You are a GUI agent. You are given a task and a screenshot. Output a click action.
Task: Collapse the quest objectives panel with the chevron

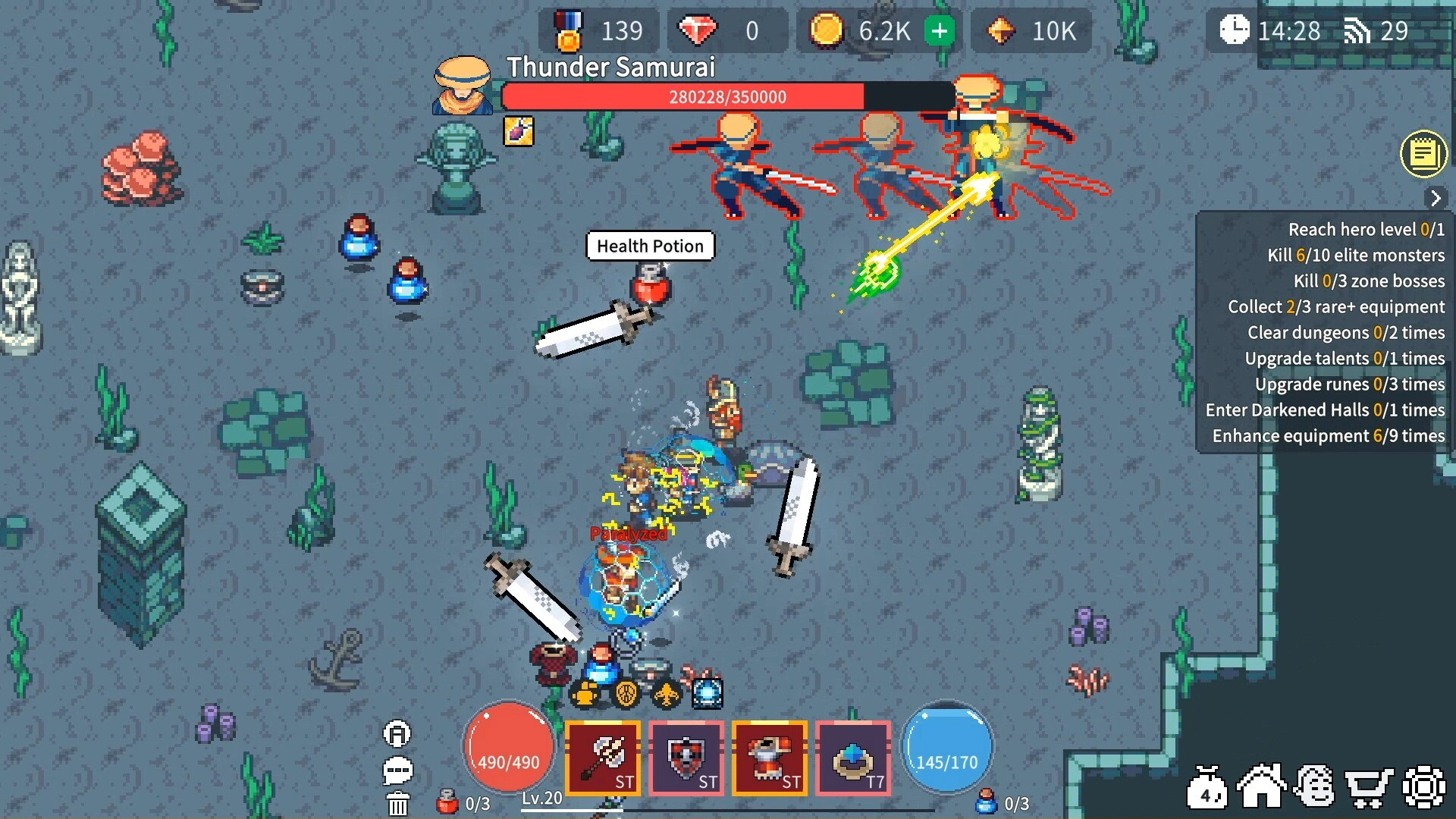click(1437, 198)
